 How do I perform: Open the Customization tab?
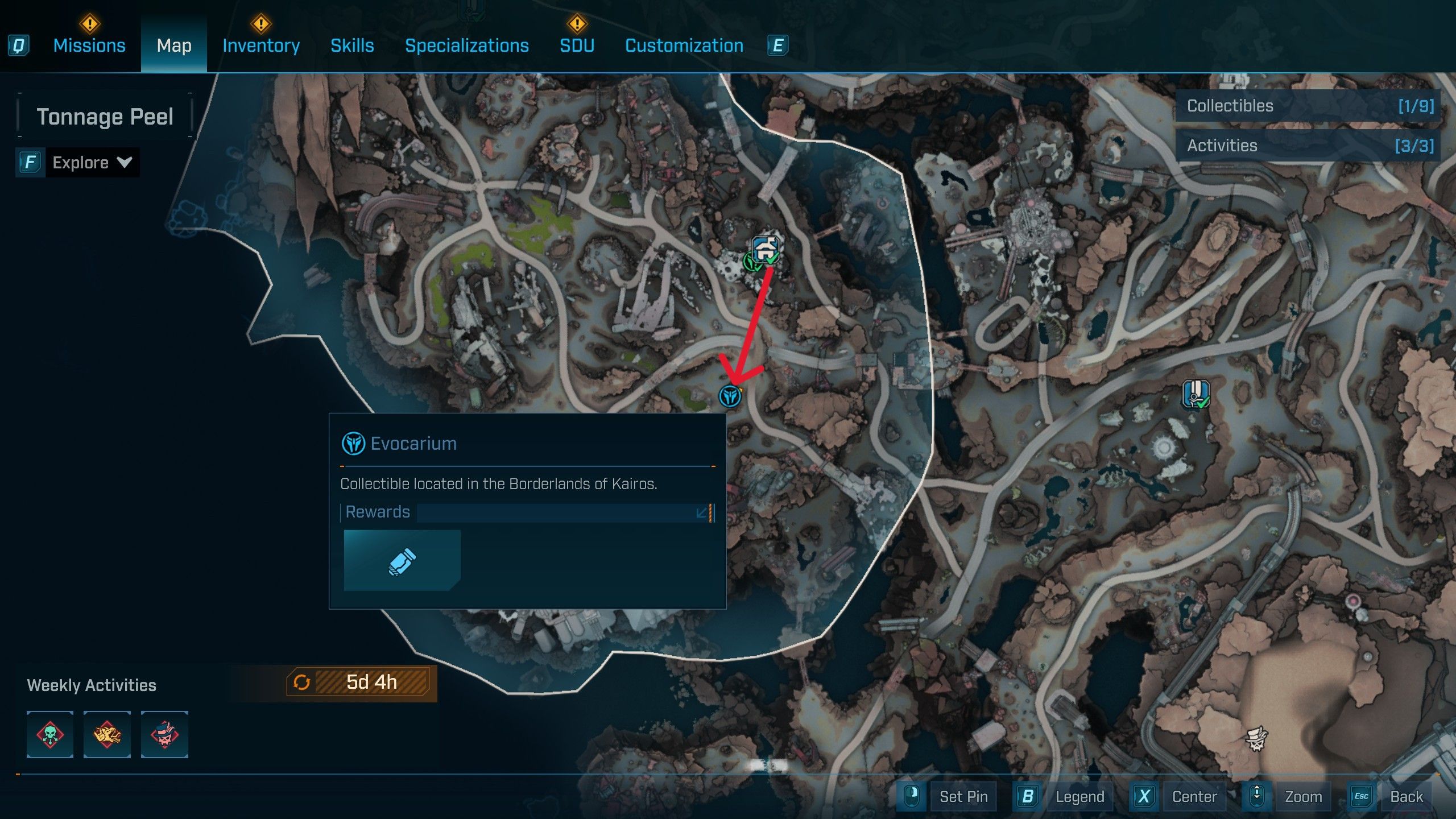click(684, 45)
